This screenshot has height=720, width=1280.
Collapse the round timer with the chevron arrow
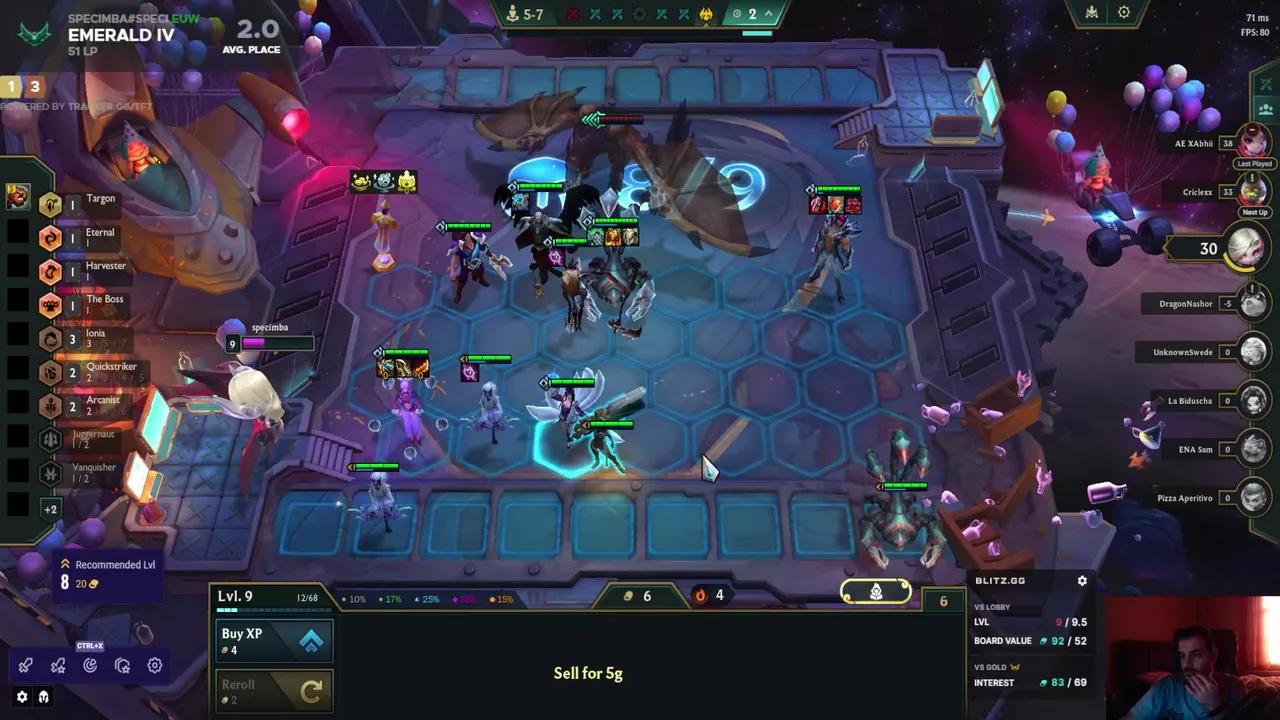pos(769,13)
